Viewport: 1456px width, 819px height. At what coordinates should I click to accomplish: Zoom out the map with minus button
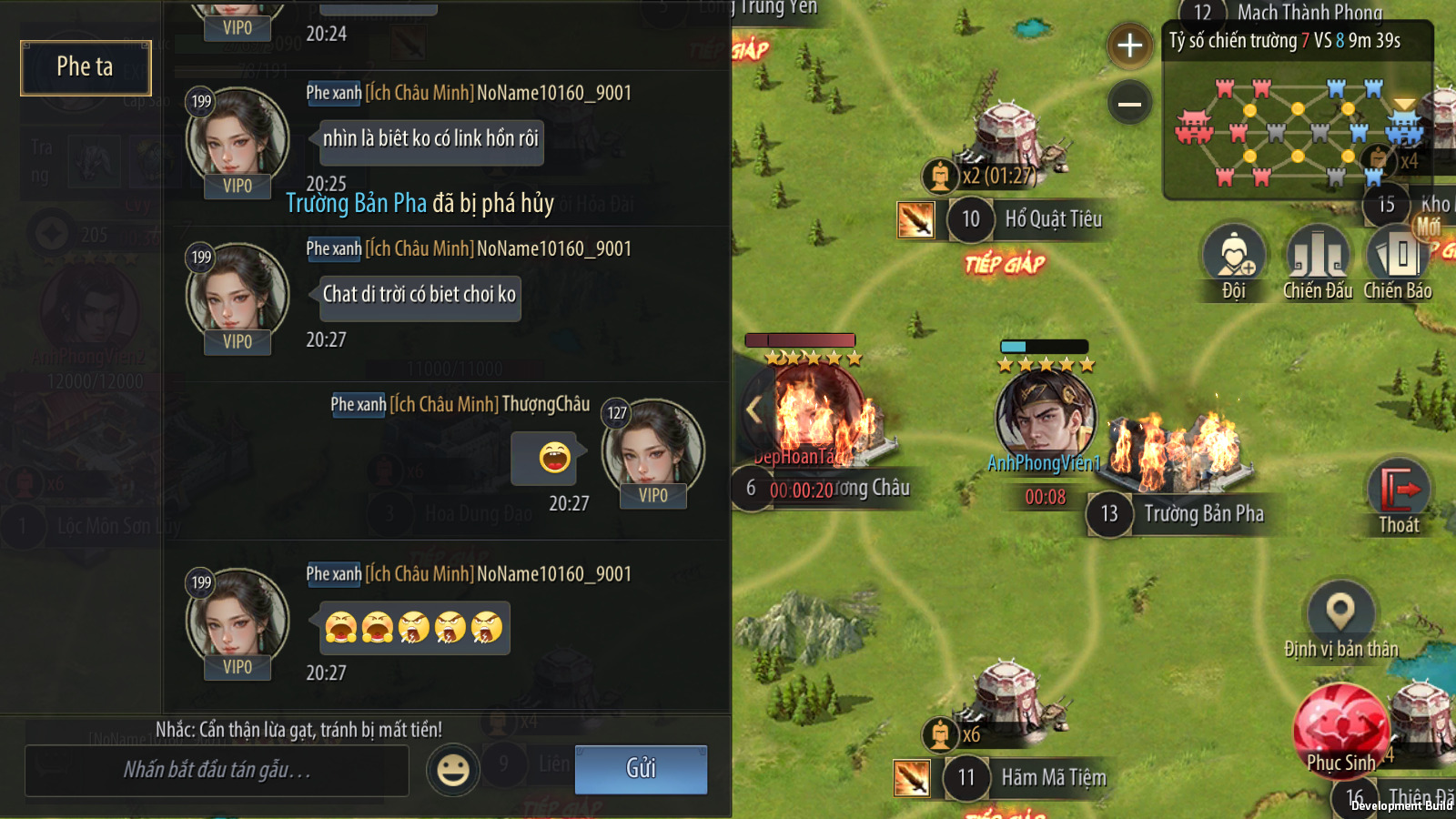(1129, 104)
